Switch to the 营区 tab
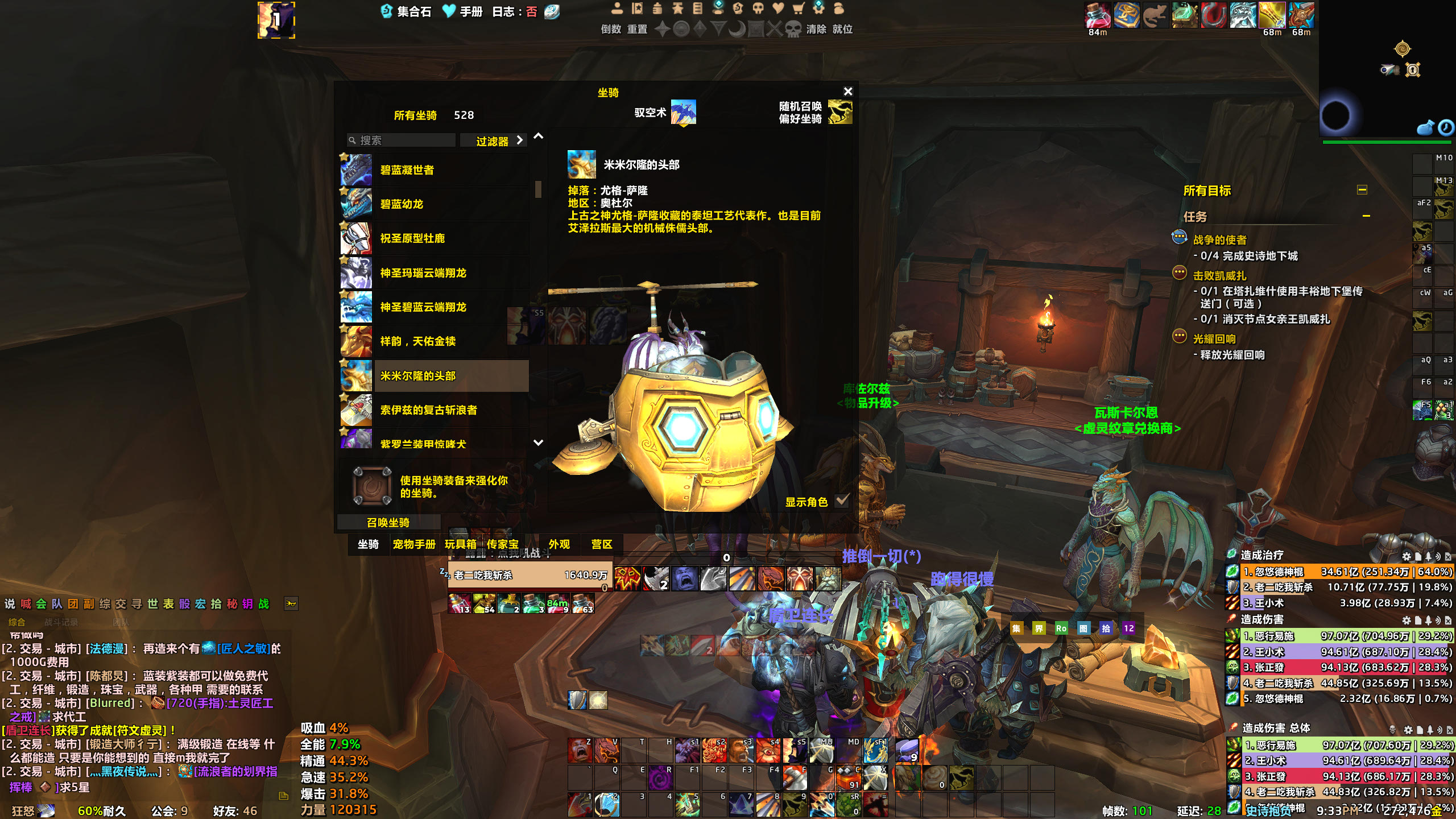 602,544
